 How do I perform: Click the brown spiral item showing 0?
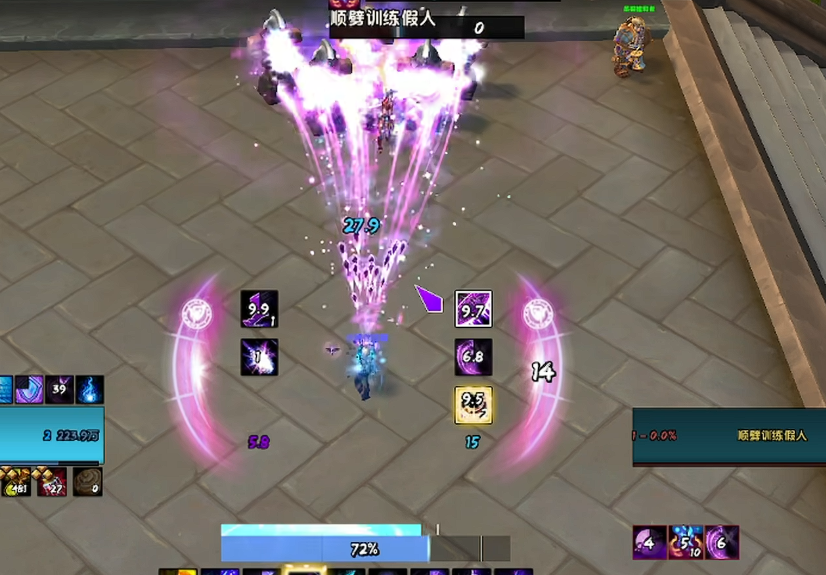click(x=88, y=483)
